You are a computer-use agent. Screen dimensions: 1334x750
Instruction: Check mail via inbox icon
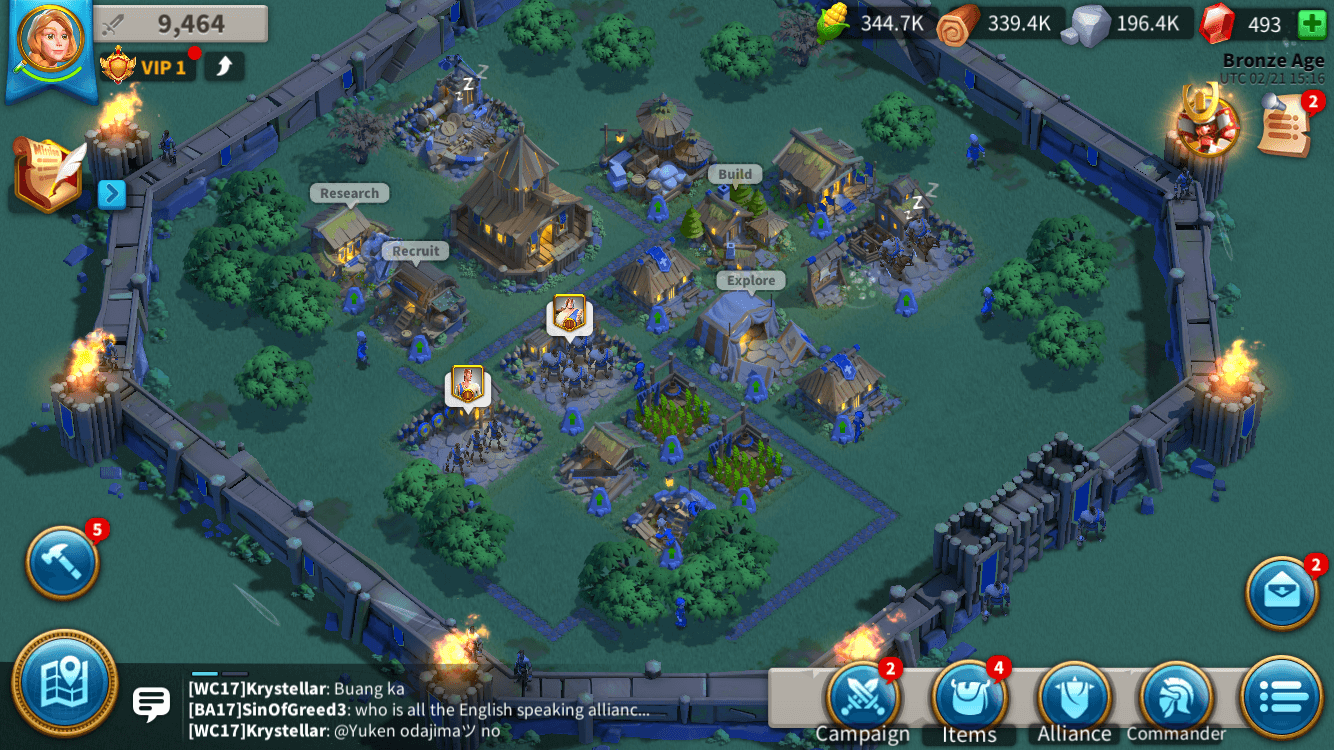pos(1283,593)
